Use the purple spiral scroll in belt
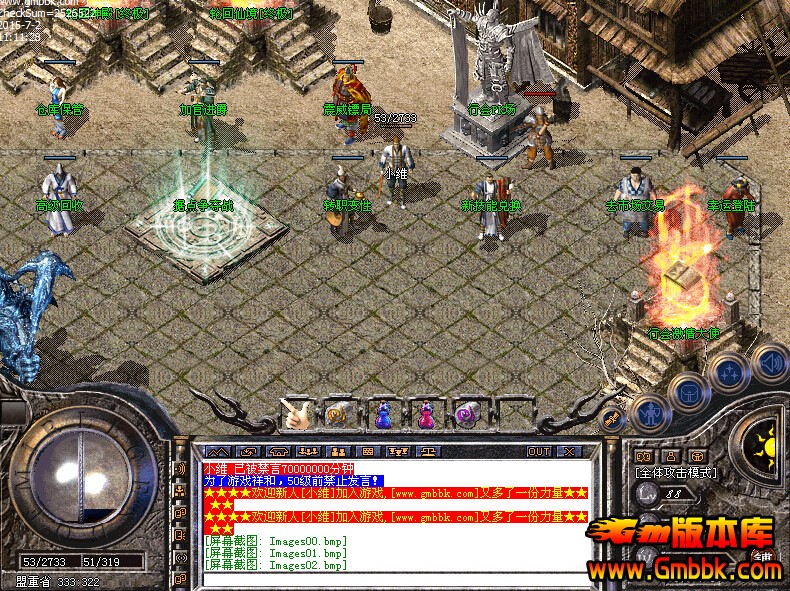This screenshot has height=591, width=790. [465, 413]
